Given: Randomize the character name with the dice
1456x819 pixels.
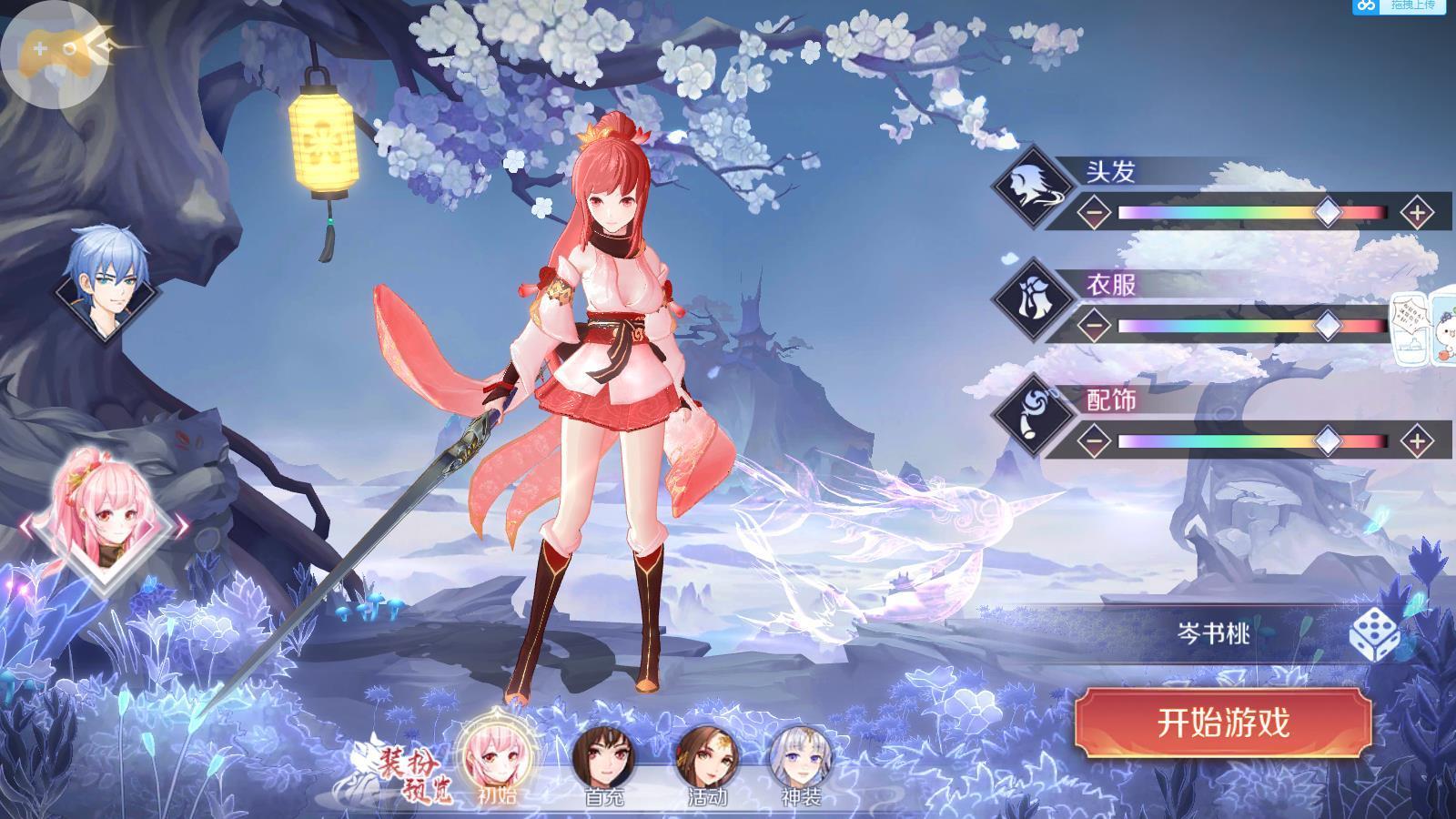Looking at the screenshot, I should click(x=1374, y=633).
